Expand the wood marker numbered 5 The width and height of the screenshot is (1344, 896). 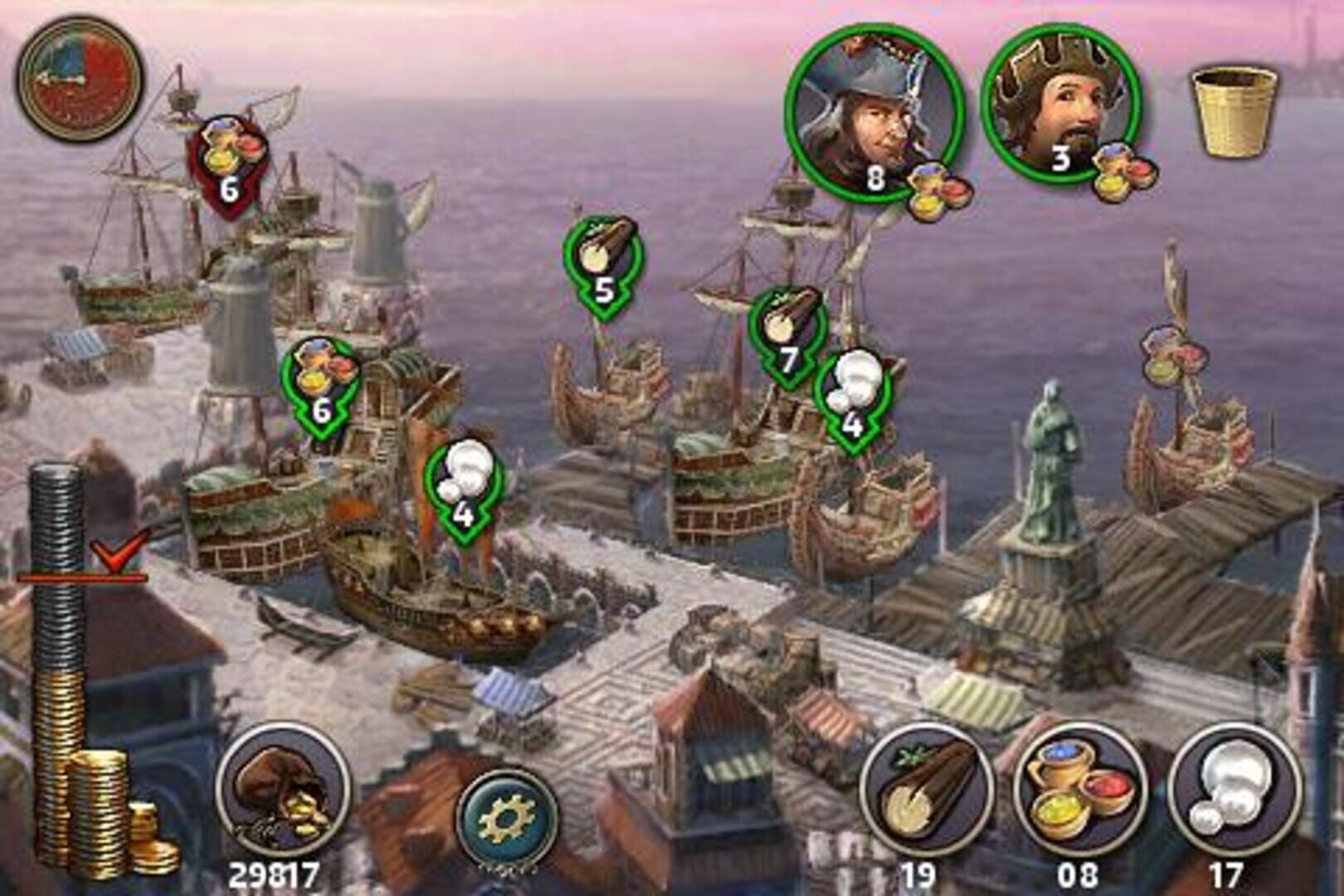604,265
